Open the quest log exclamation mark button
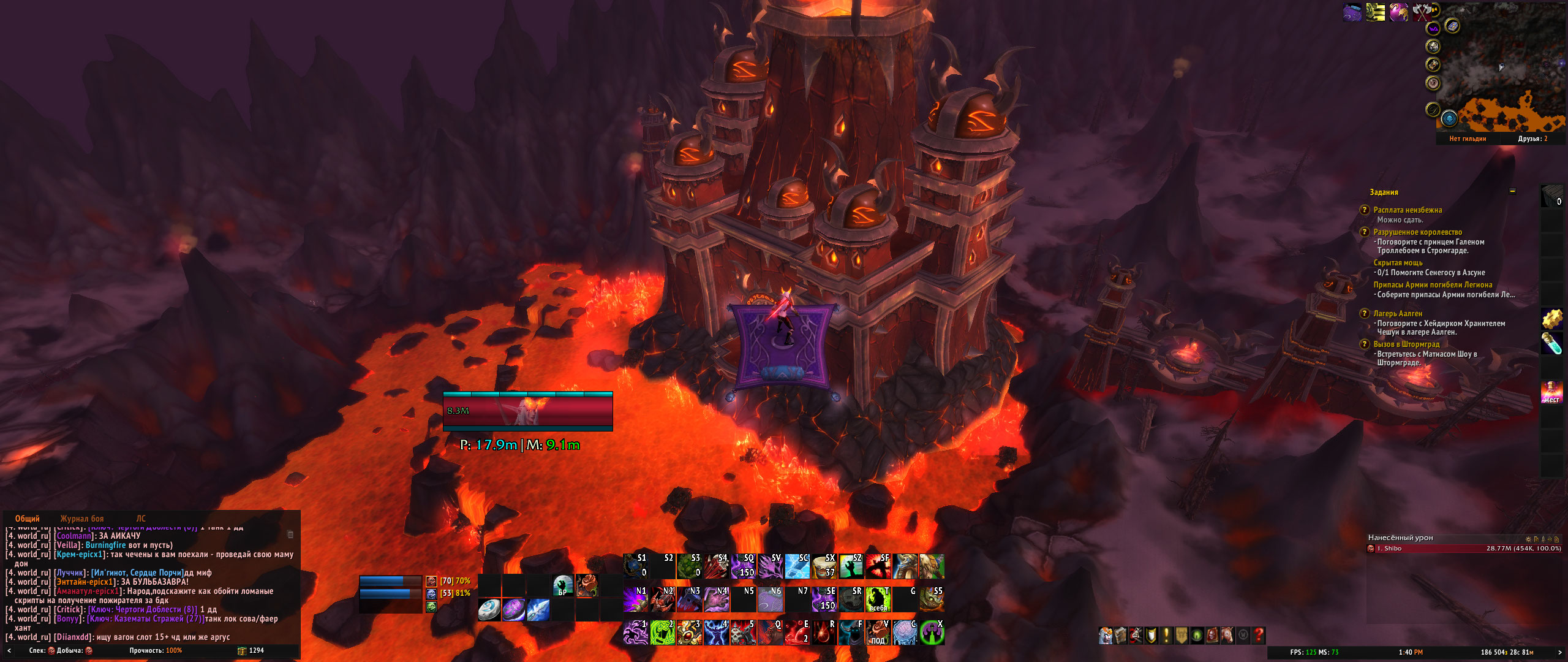Screen dimensions: 1568x662 click(x=1167, y=635)
